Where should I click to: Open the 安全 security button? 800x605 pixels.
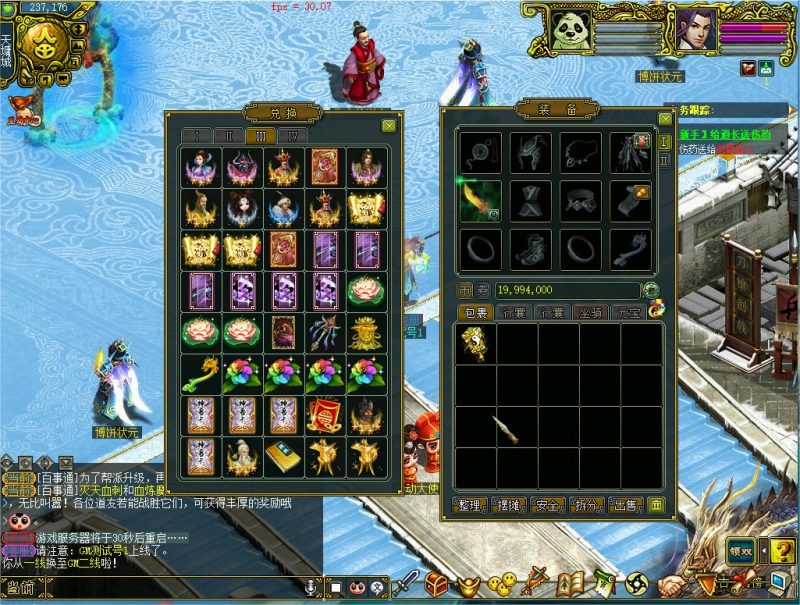click(548, 506)
